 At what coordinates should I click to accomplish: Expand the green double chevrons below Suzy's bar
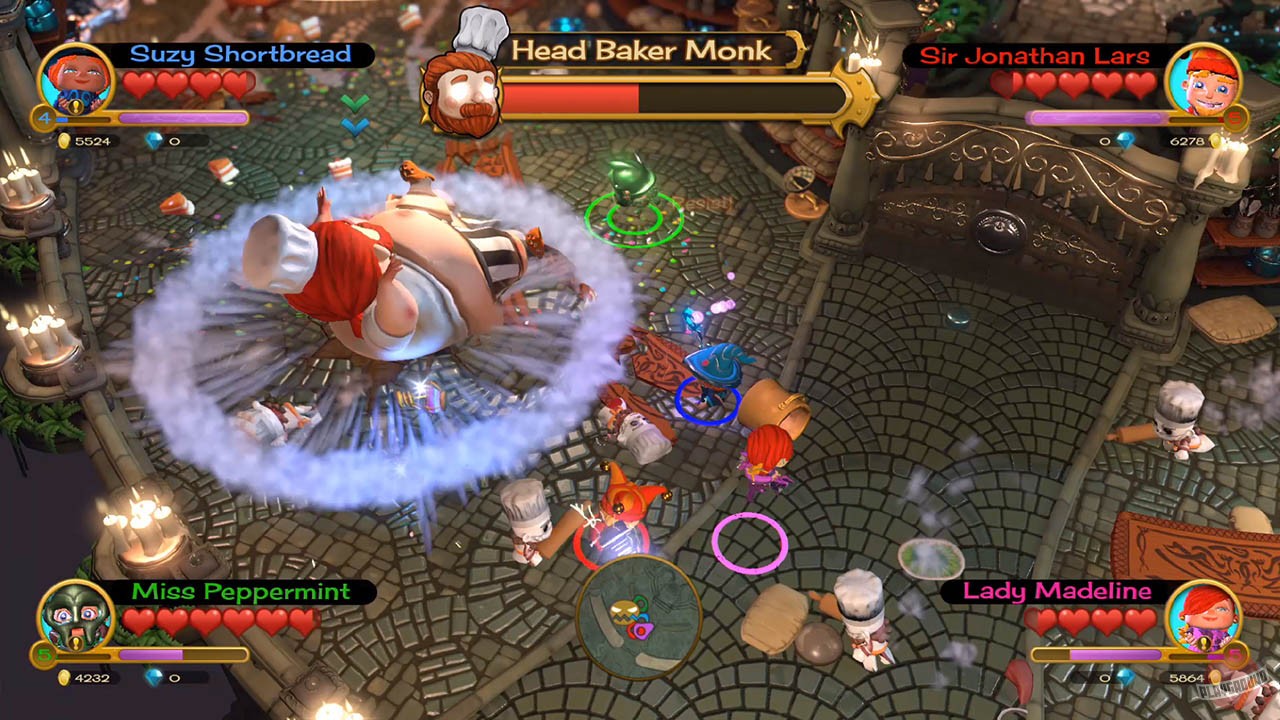click(355, 102)
